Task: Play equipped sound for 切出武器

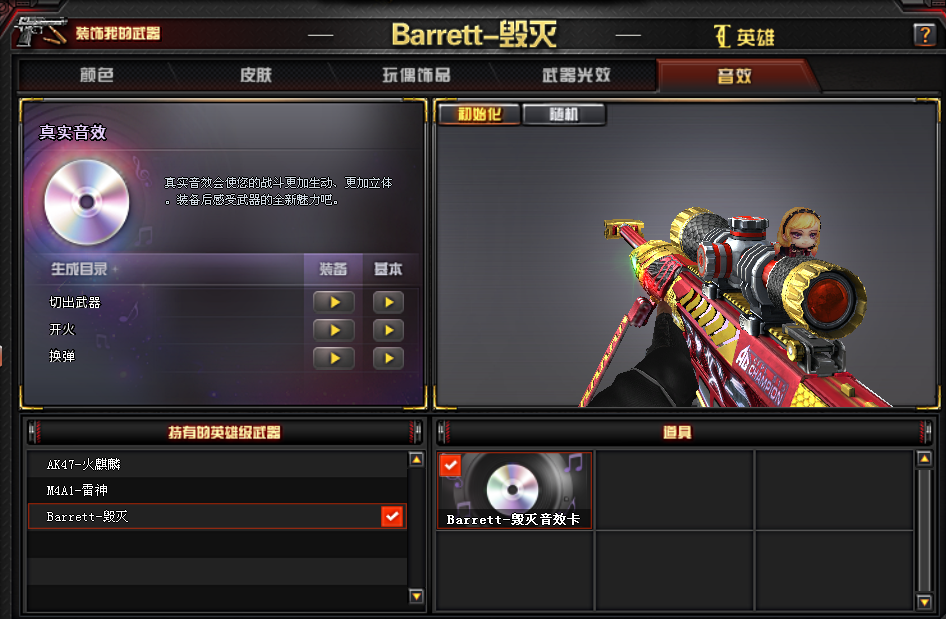Action: click(x=333, y=302)
